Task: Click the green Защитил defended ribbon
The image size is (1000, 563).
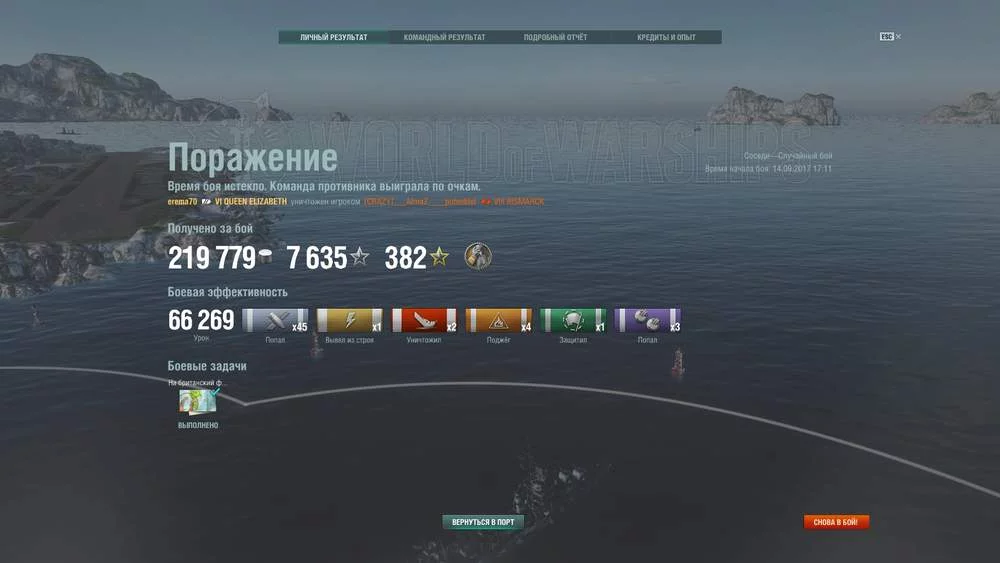Action: click(x=573, y=320)
